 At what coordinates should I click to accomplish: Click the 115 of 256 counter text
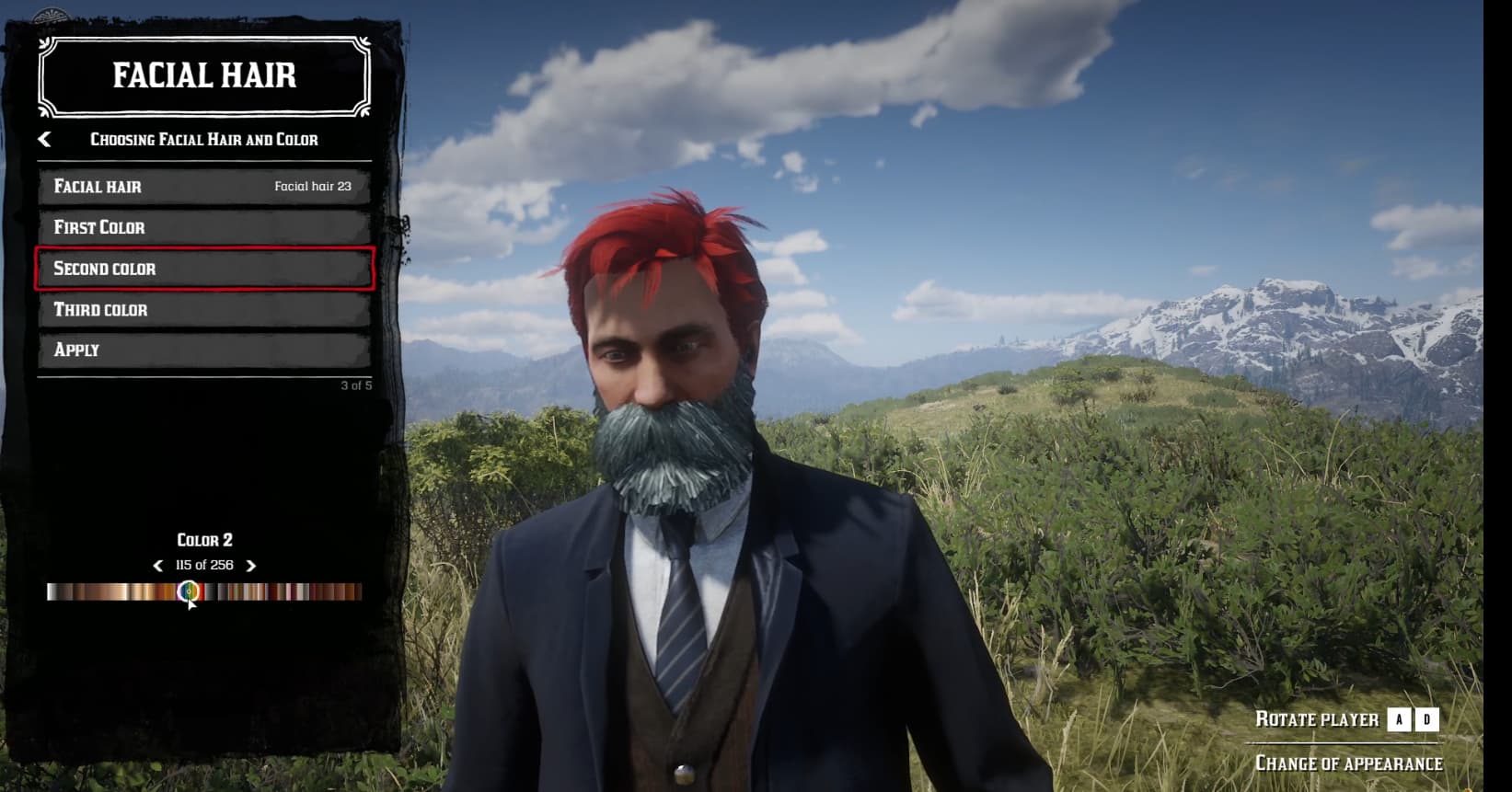[204, 565]
